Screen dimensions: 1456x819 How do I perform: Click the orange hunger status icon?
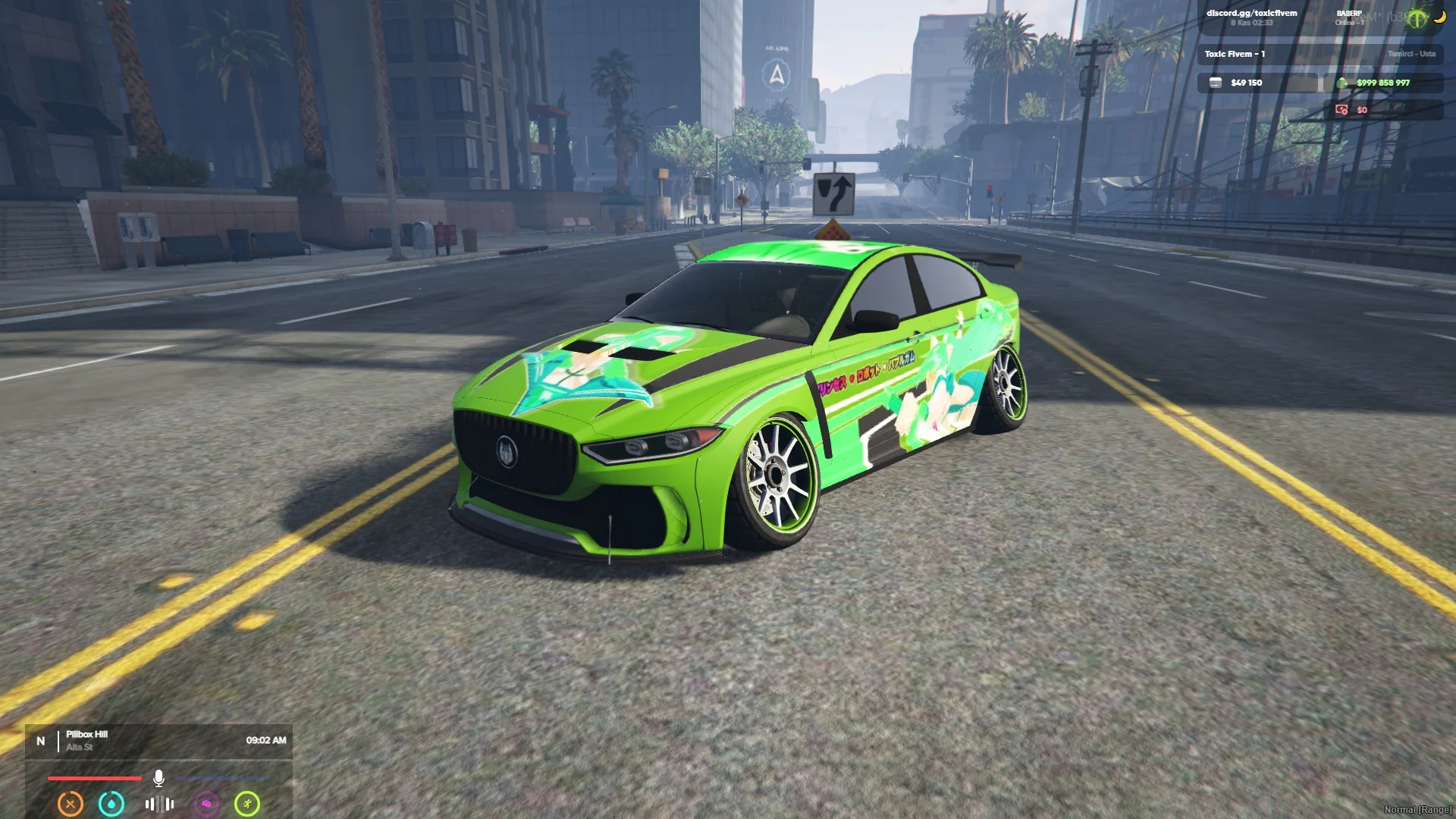click(x=71, y=803)
